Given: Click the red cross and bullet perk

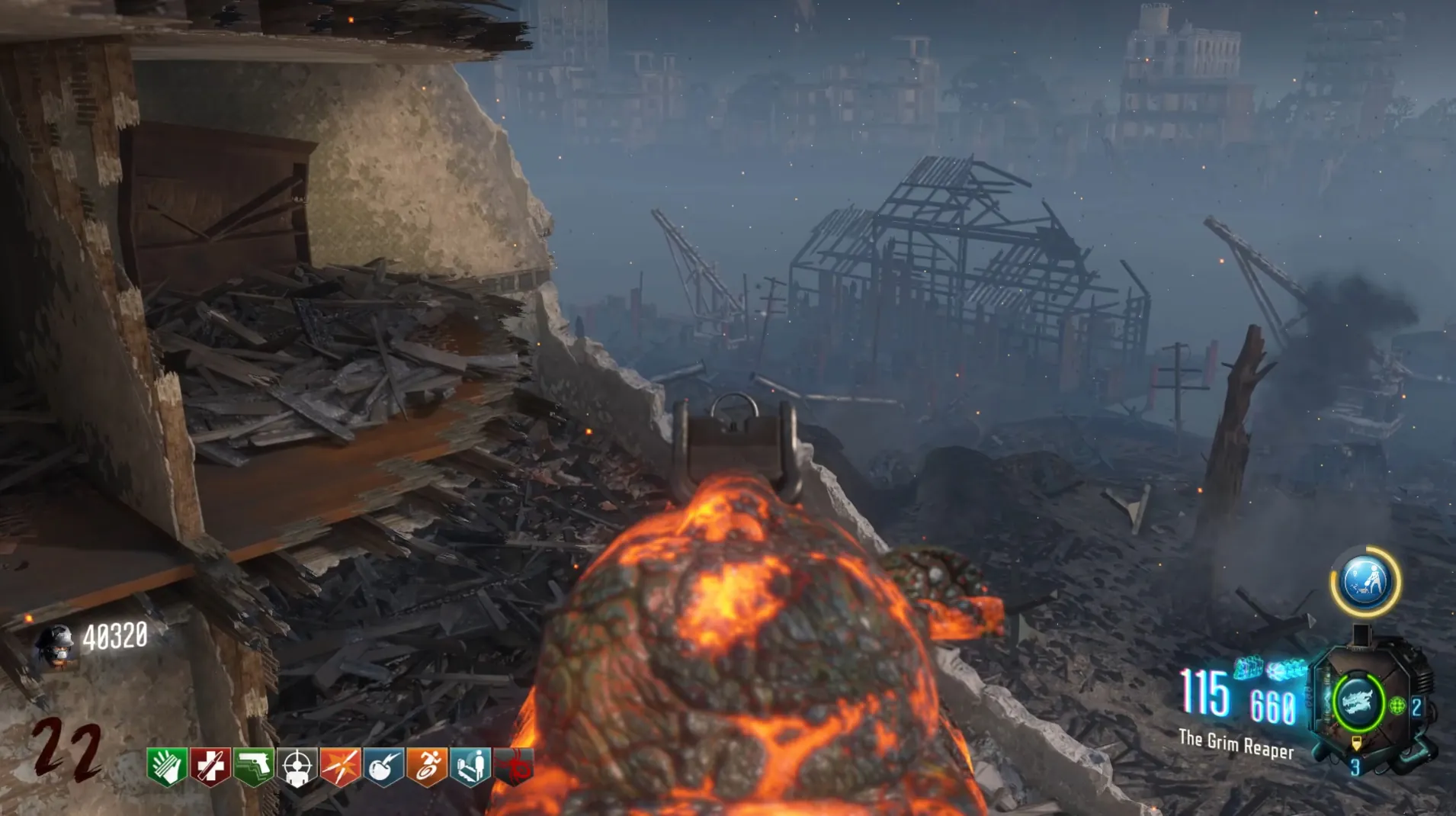Looking at the screenshot, I should pyautogui.click(x=210, y=766).
